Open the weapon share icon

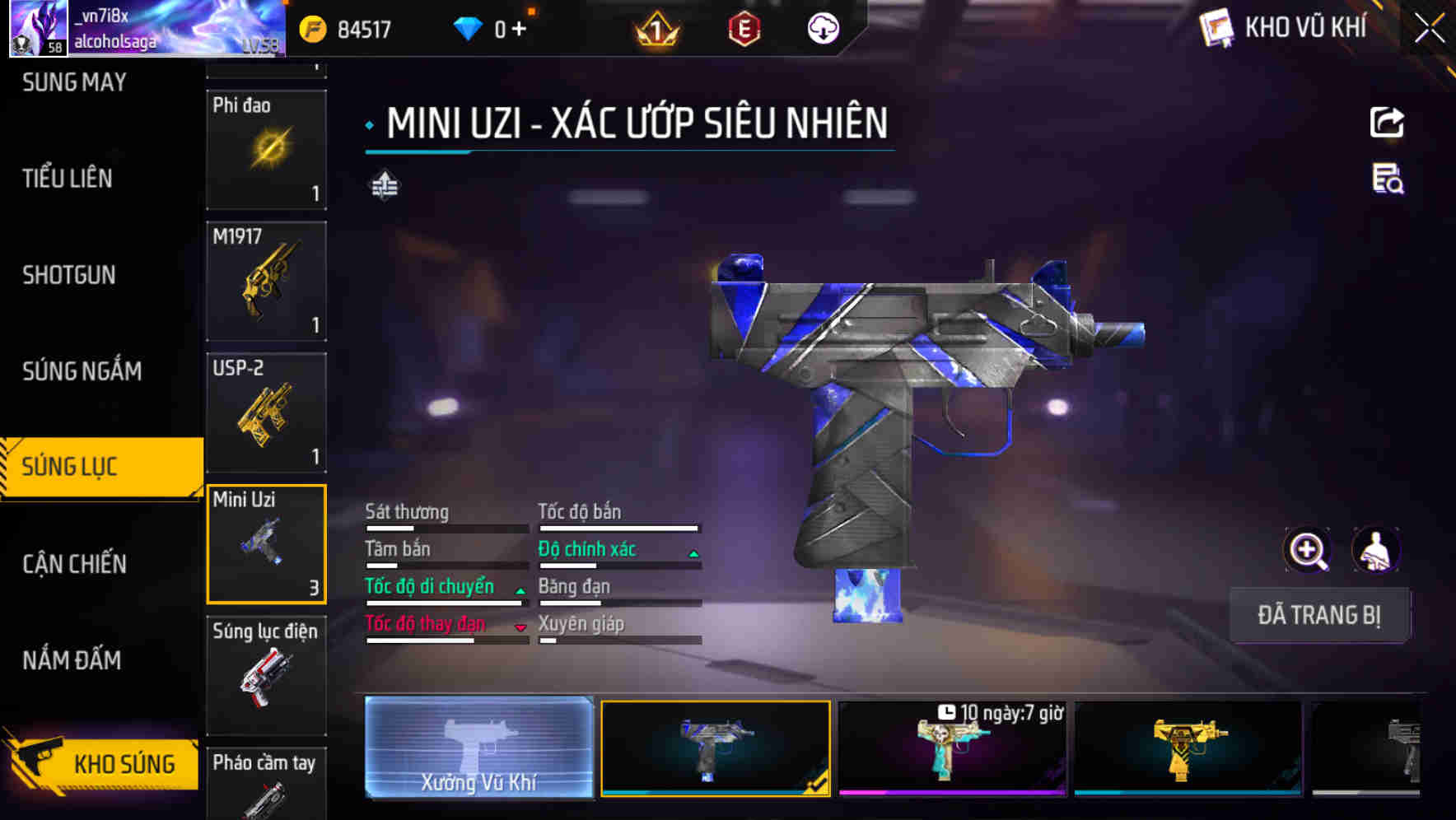tap(1388, 122)
